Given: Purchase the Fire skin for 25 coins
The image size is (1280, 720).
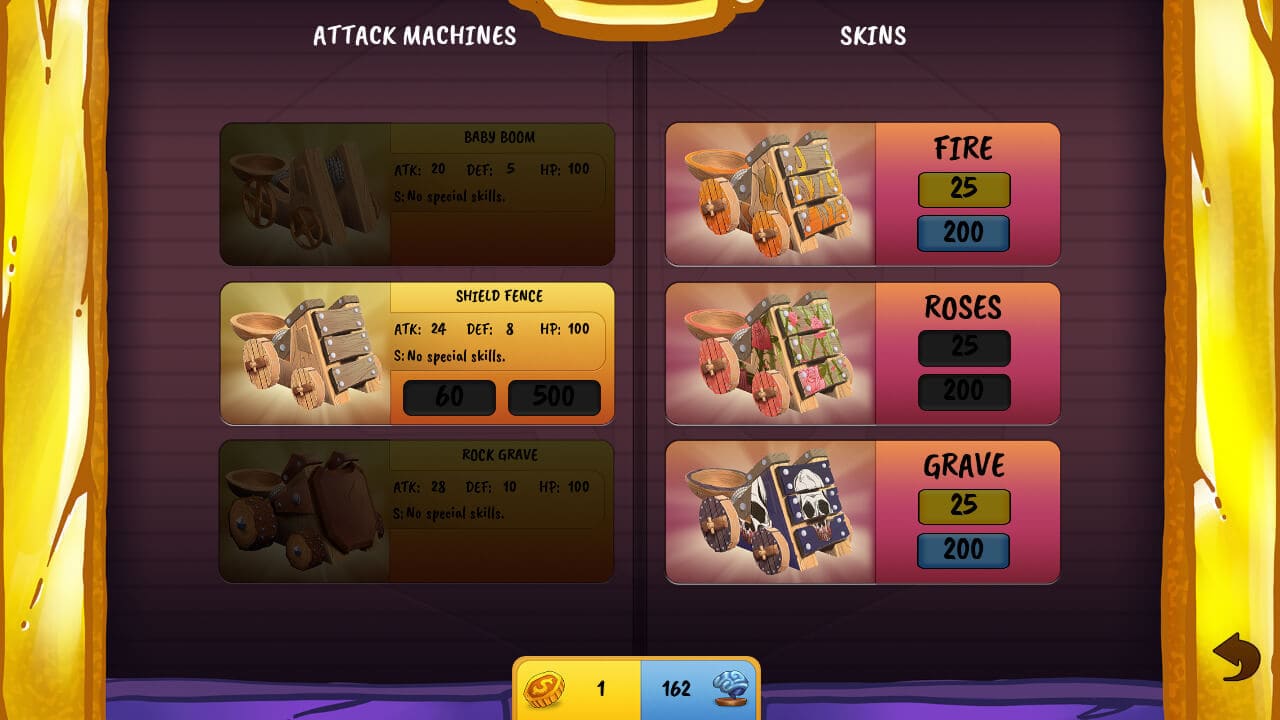Looking at the screenshot, I should click(x=963, y=189).
